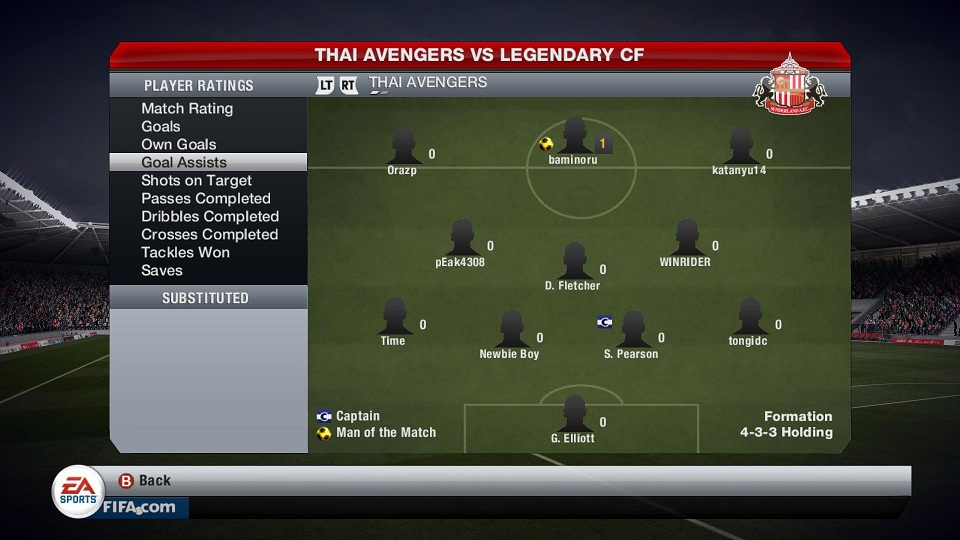
Task: Show the Own Goals stat
Action: click(179, 144)
